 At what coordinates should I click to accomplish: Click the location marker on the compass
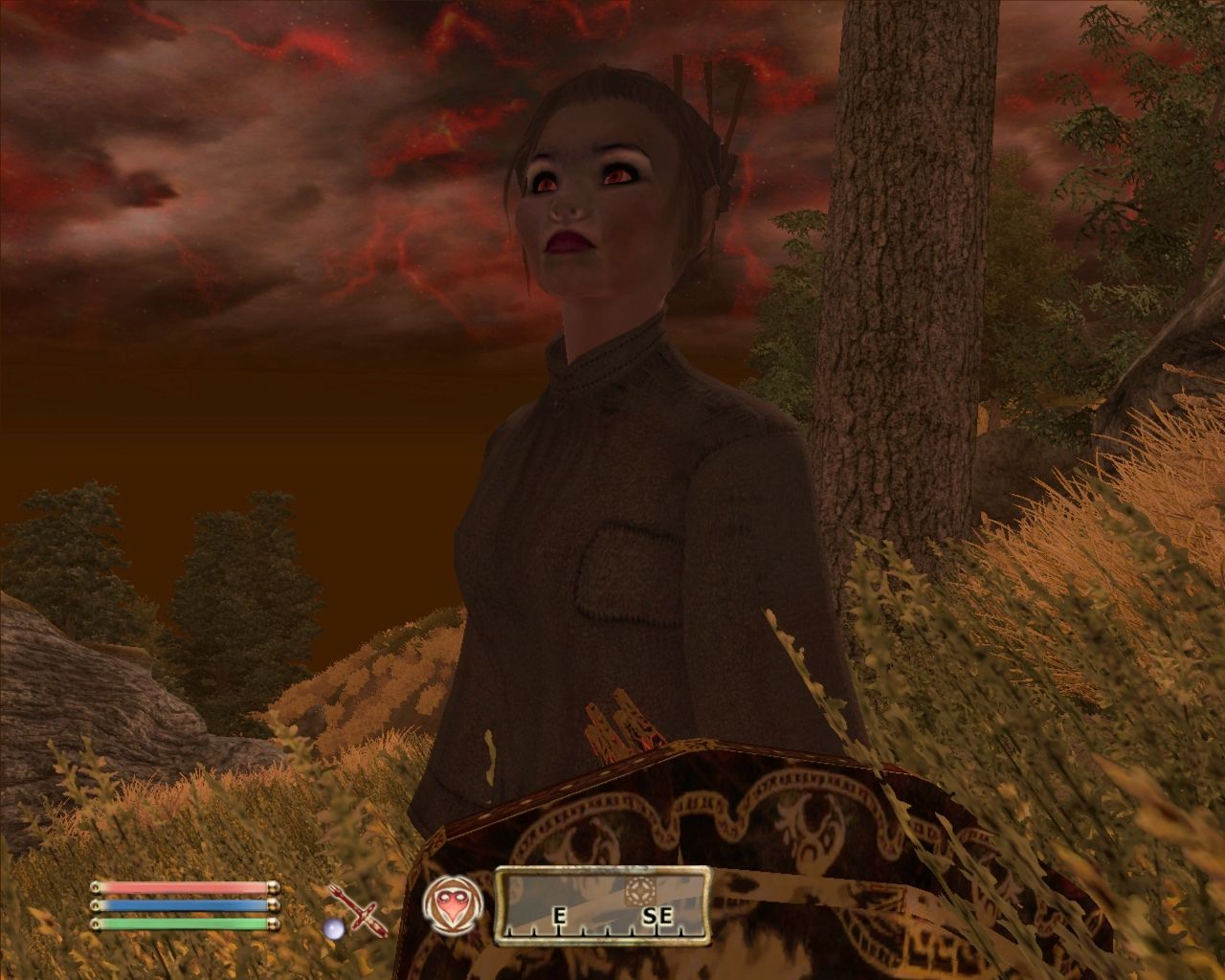[638, 891]
